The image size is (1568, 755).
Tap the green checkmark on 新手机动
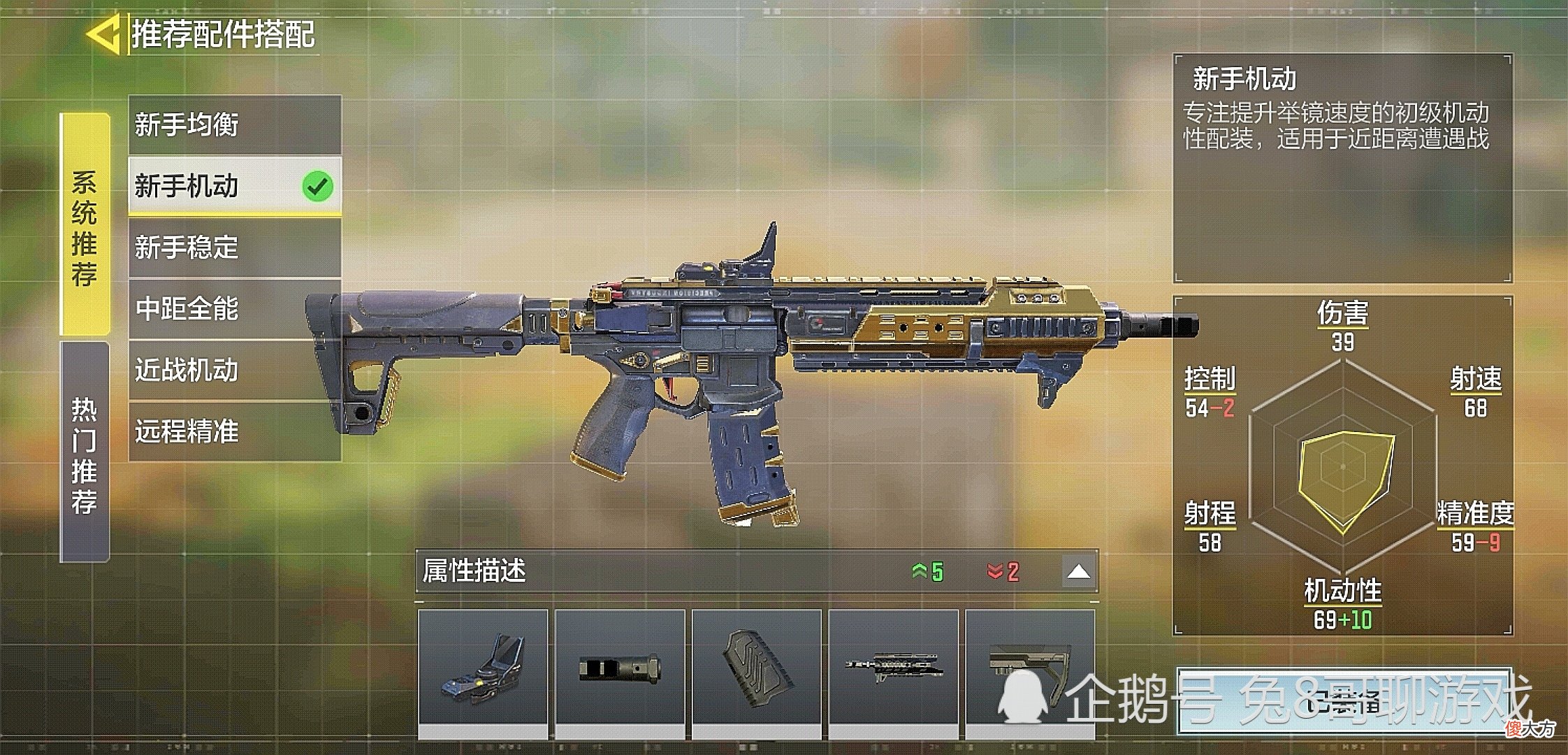click(x=319, y=185)
